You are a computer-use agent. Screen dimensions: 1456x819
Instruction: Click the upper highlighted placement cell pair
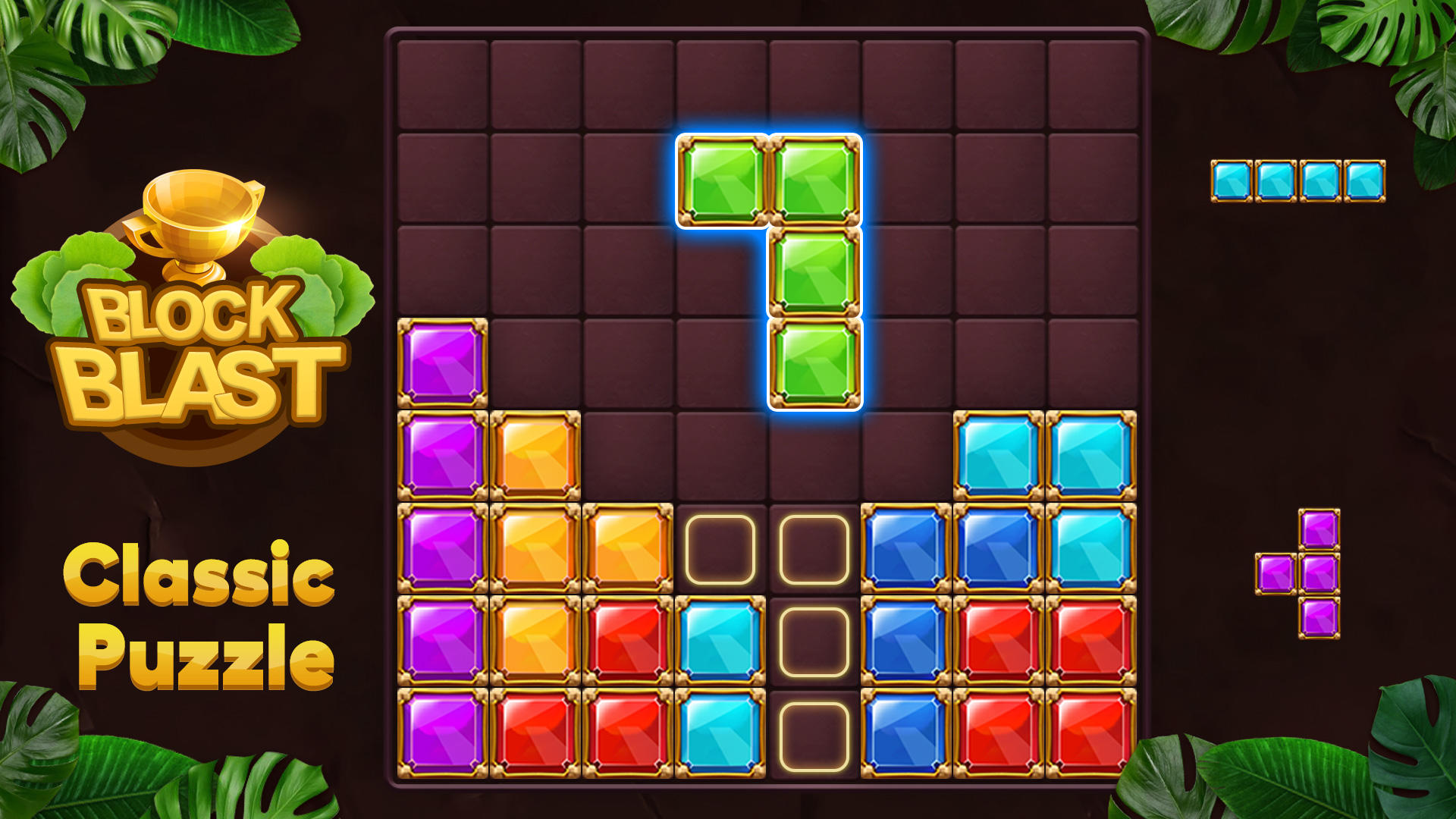tap(766, 548)
